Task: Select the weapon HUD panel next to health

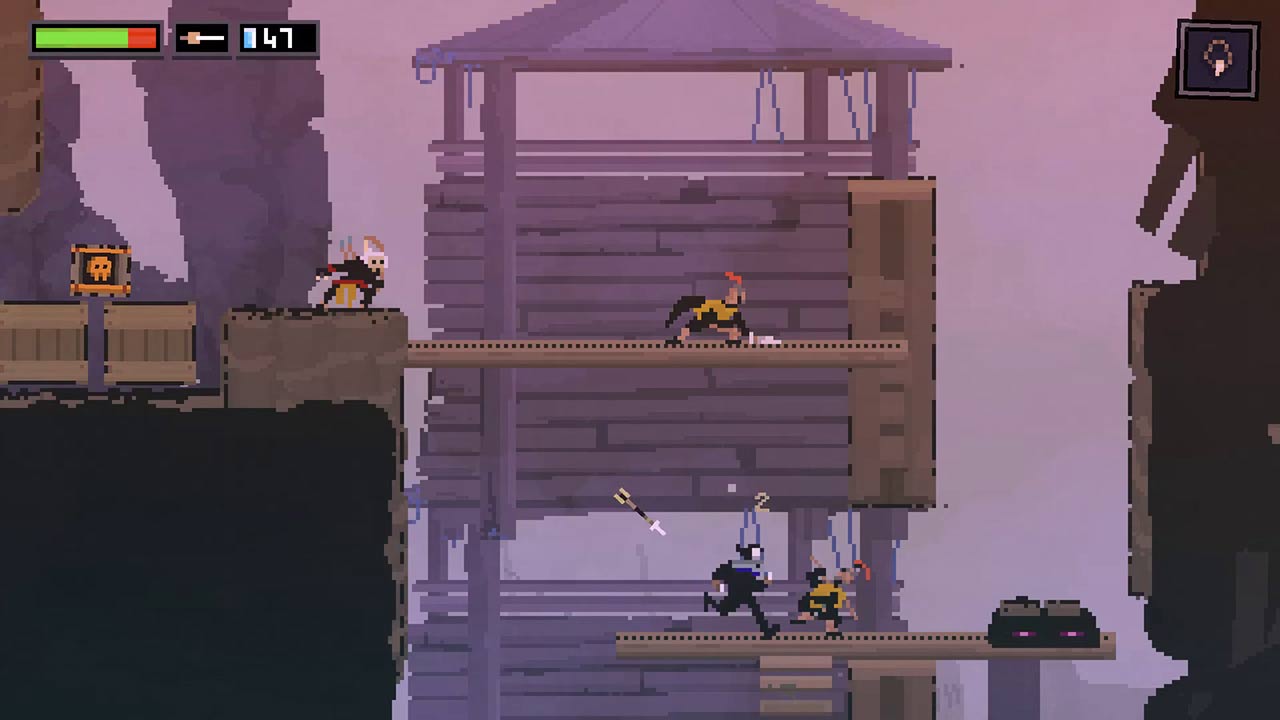Action: (200, 39)
